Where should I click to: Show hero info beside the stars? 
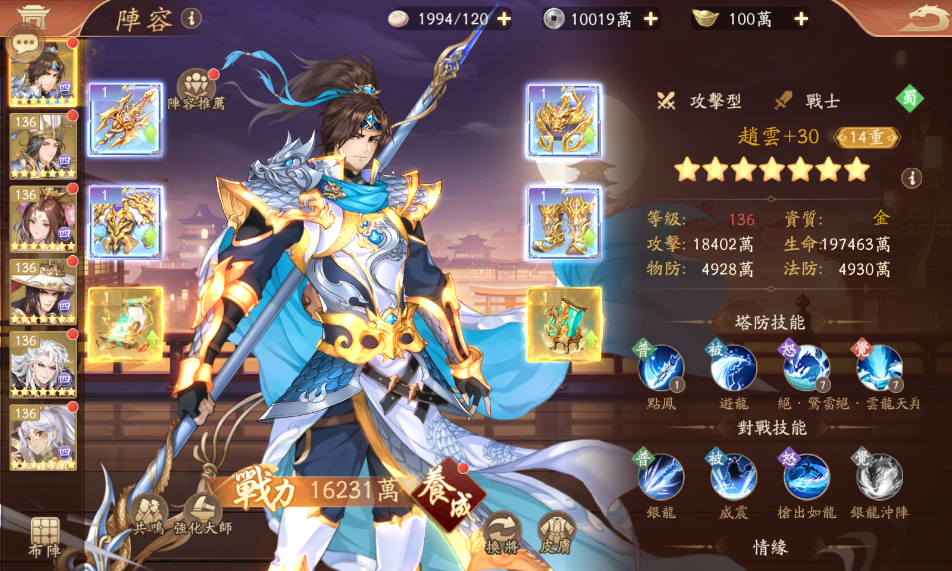[x=910, y=178]
